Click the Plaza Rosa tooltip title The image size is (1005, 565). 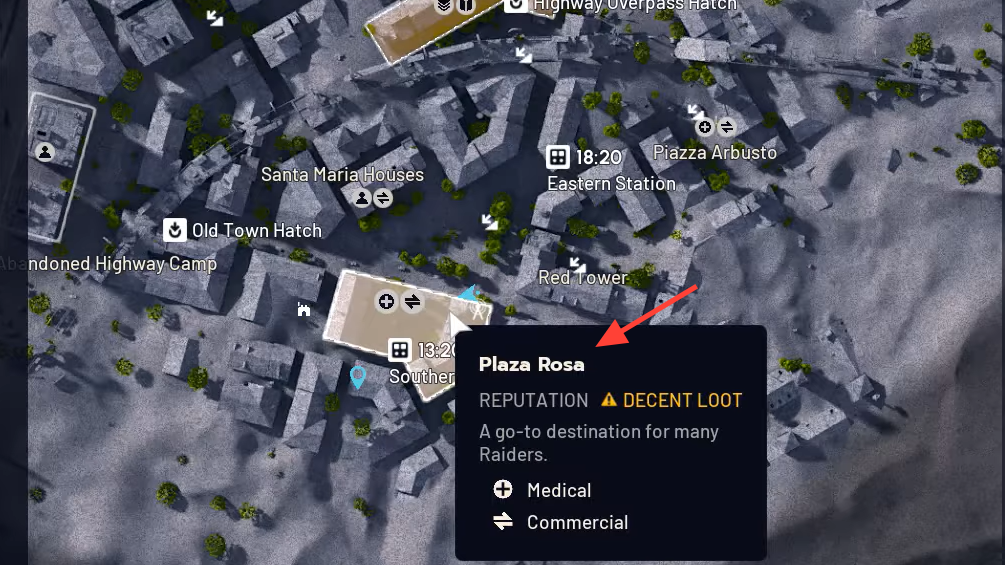pos(531,364)
